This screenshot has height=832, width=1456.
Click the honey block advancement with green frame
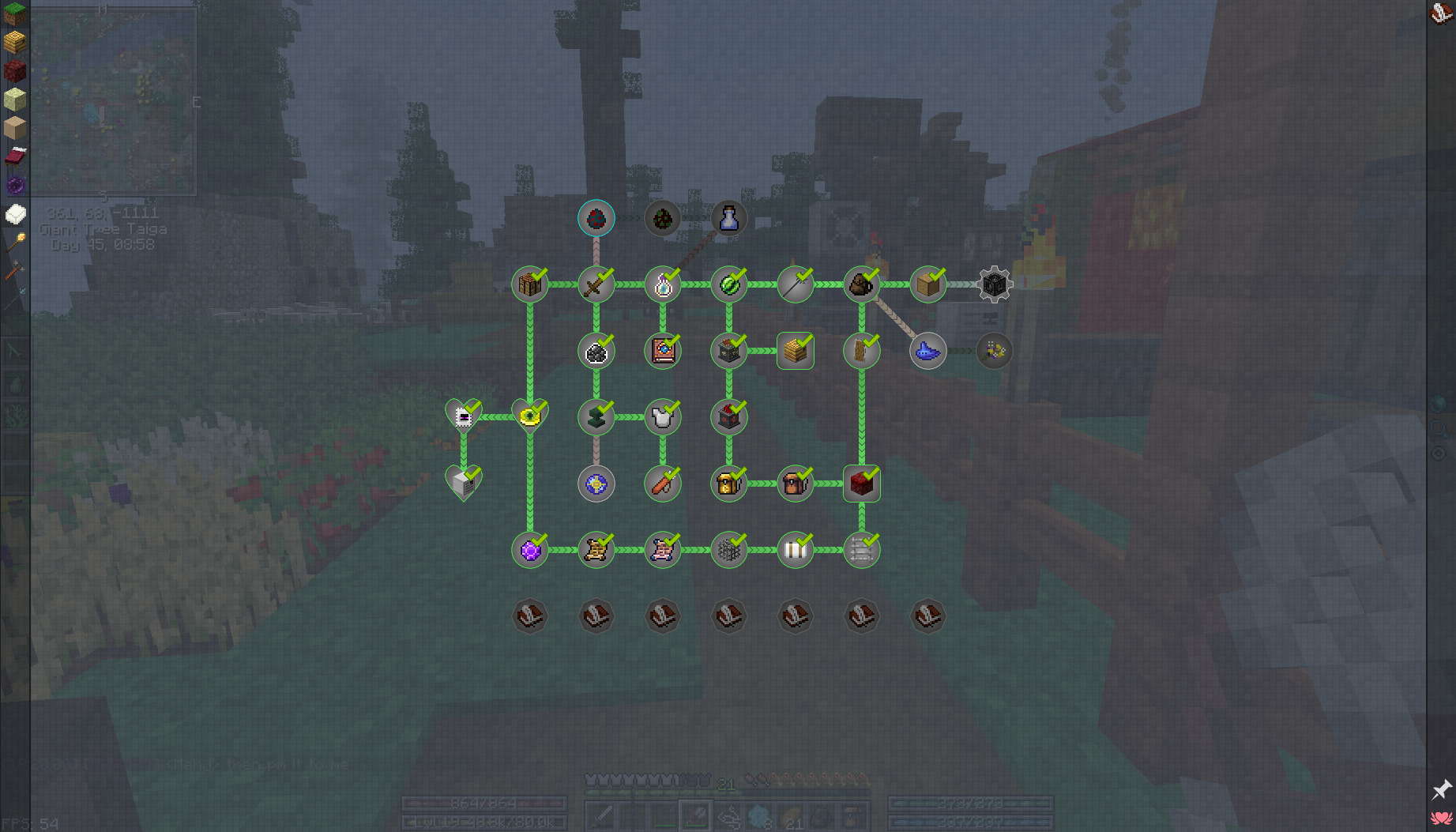point(795,350)
